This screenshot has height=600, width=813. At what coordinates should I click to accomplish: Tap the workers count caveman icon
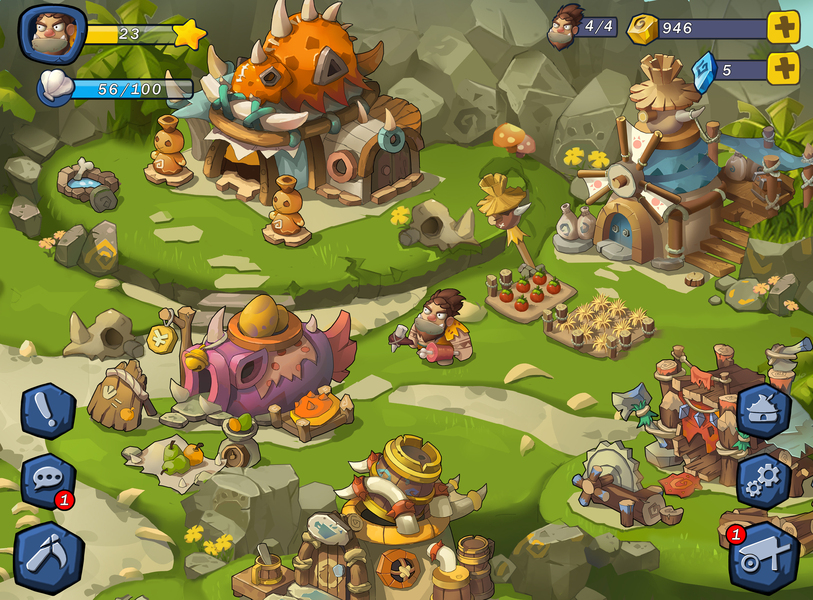point(567,25)
